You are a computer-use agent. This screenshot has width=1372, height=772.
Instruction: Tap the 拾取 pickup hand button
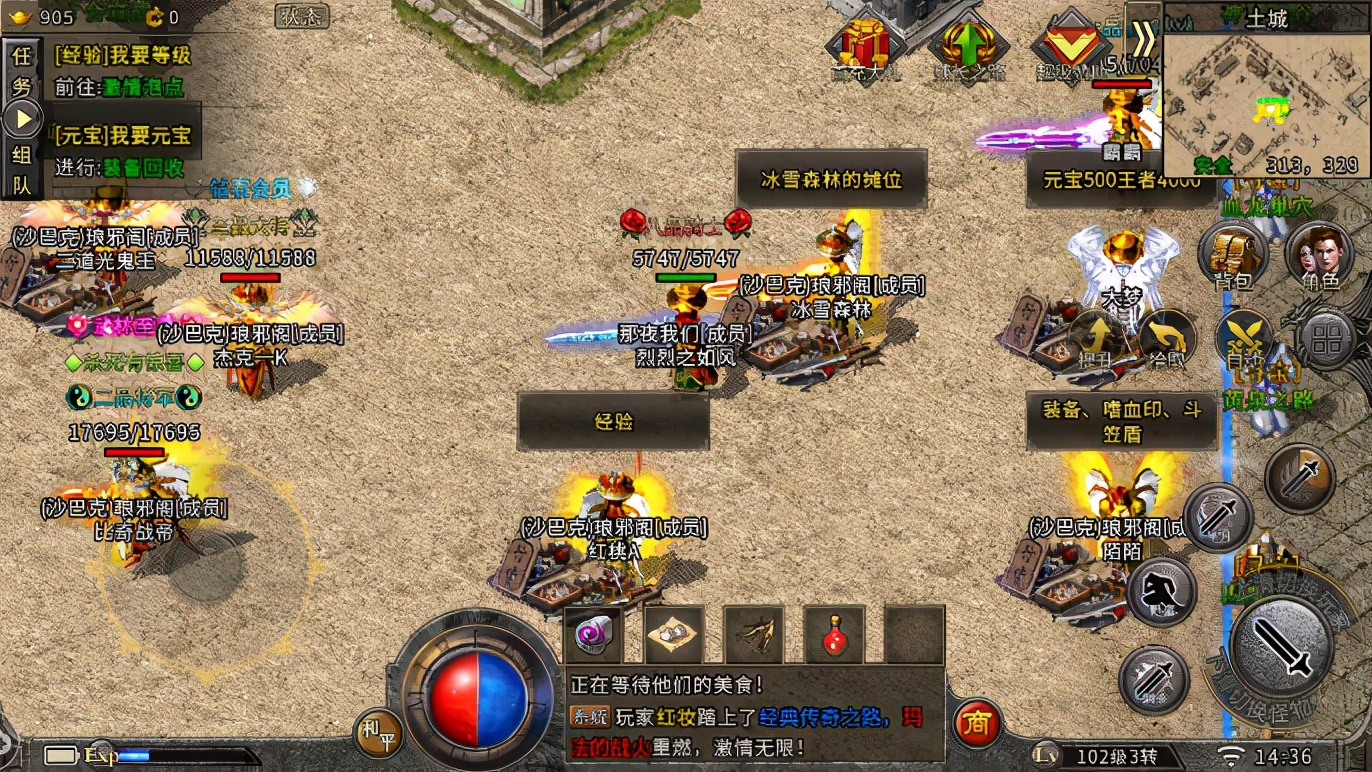click(x=1164, y=337)
